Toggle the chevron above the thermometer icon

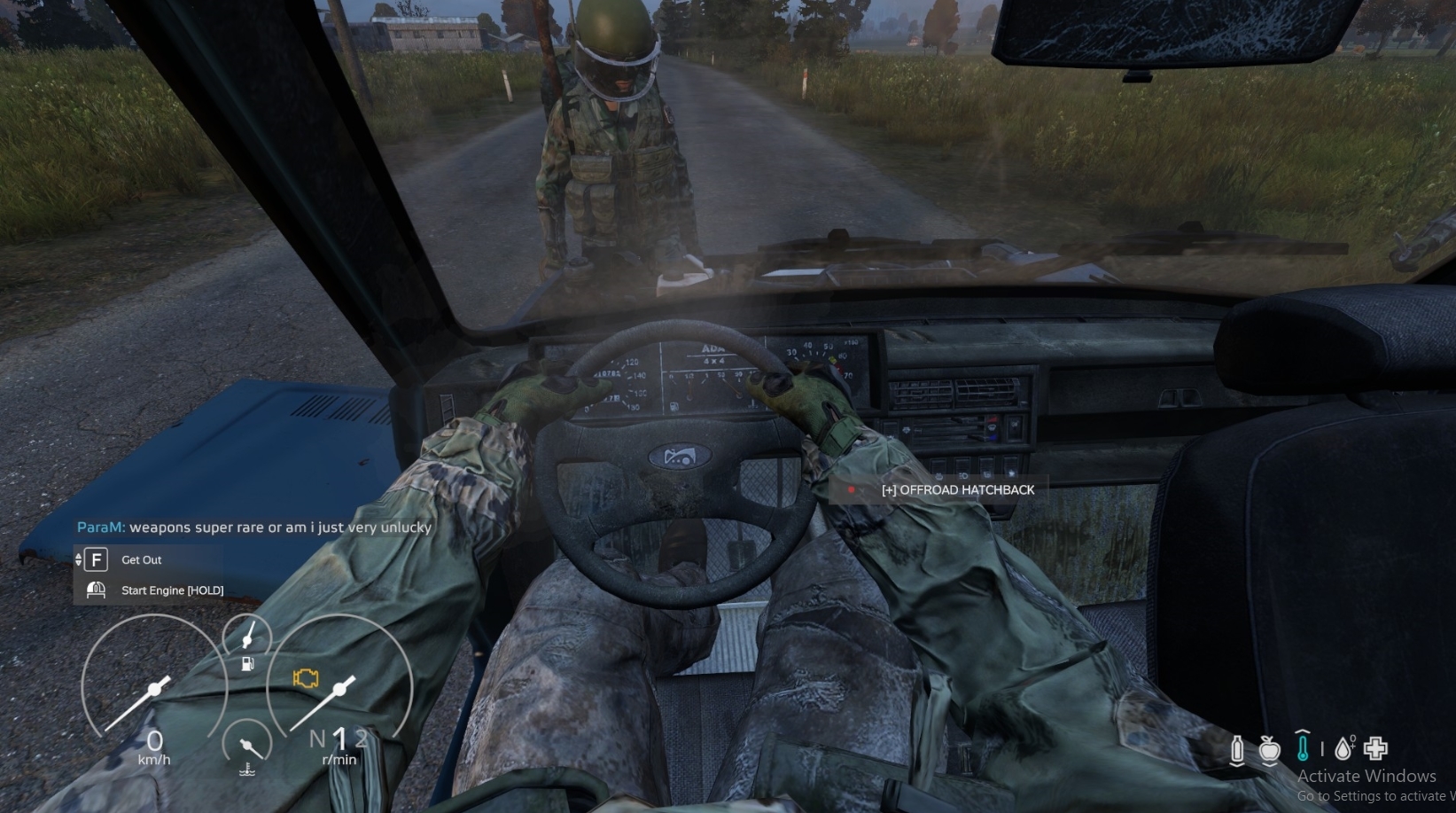point(1303,732)
